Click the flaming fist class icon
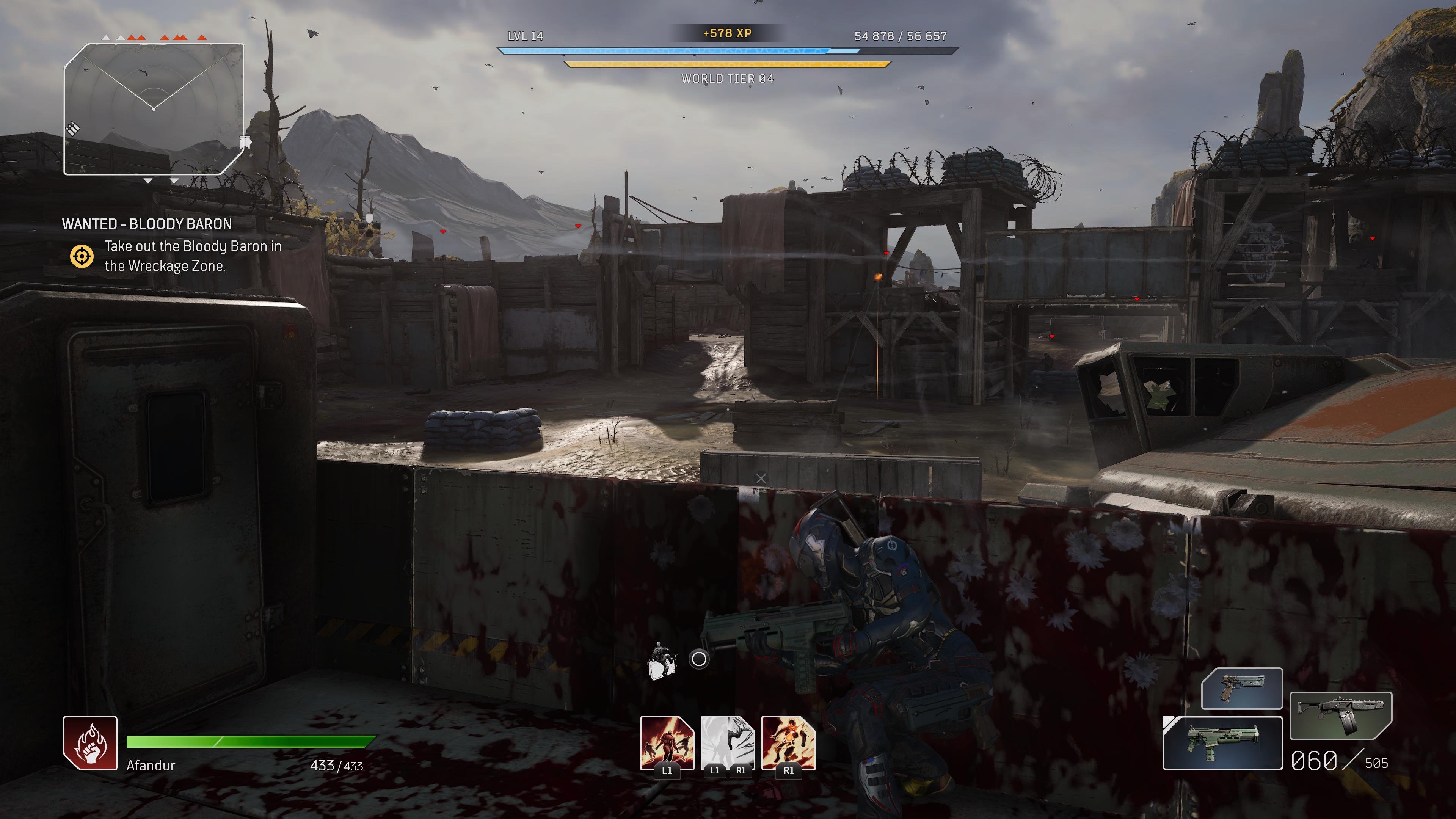1456x819 pixels. [91, 743]
